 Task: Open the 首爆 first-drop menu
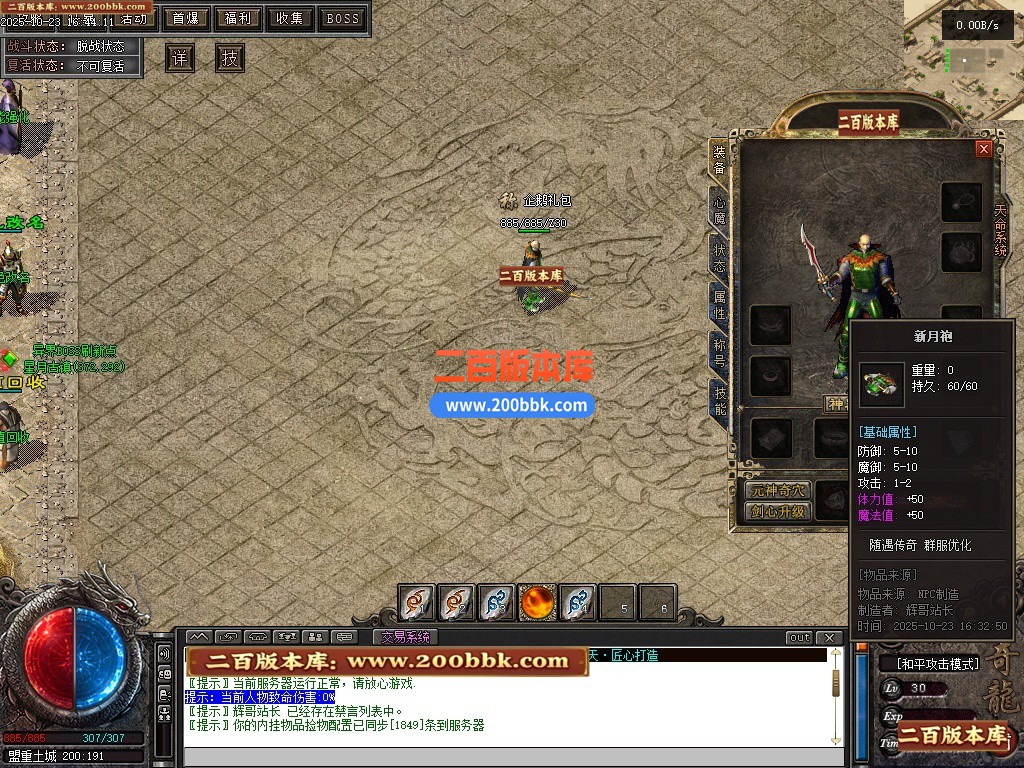tap(186, 18)
